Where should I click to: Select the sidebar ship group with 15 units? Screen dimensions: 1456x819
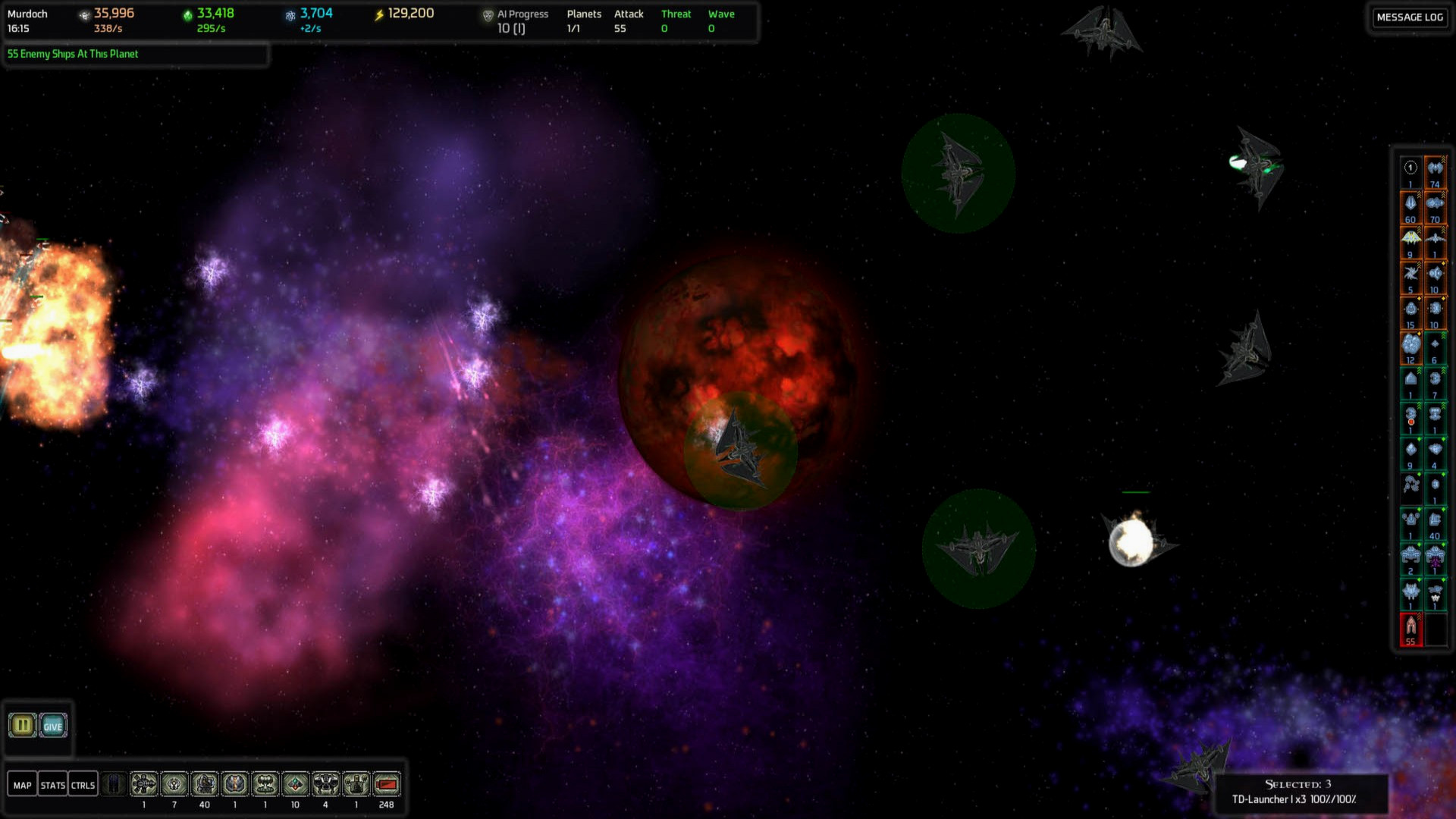[x=1410, y=312]
